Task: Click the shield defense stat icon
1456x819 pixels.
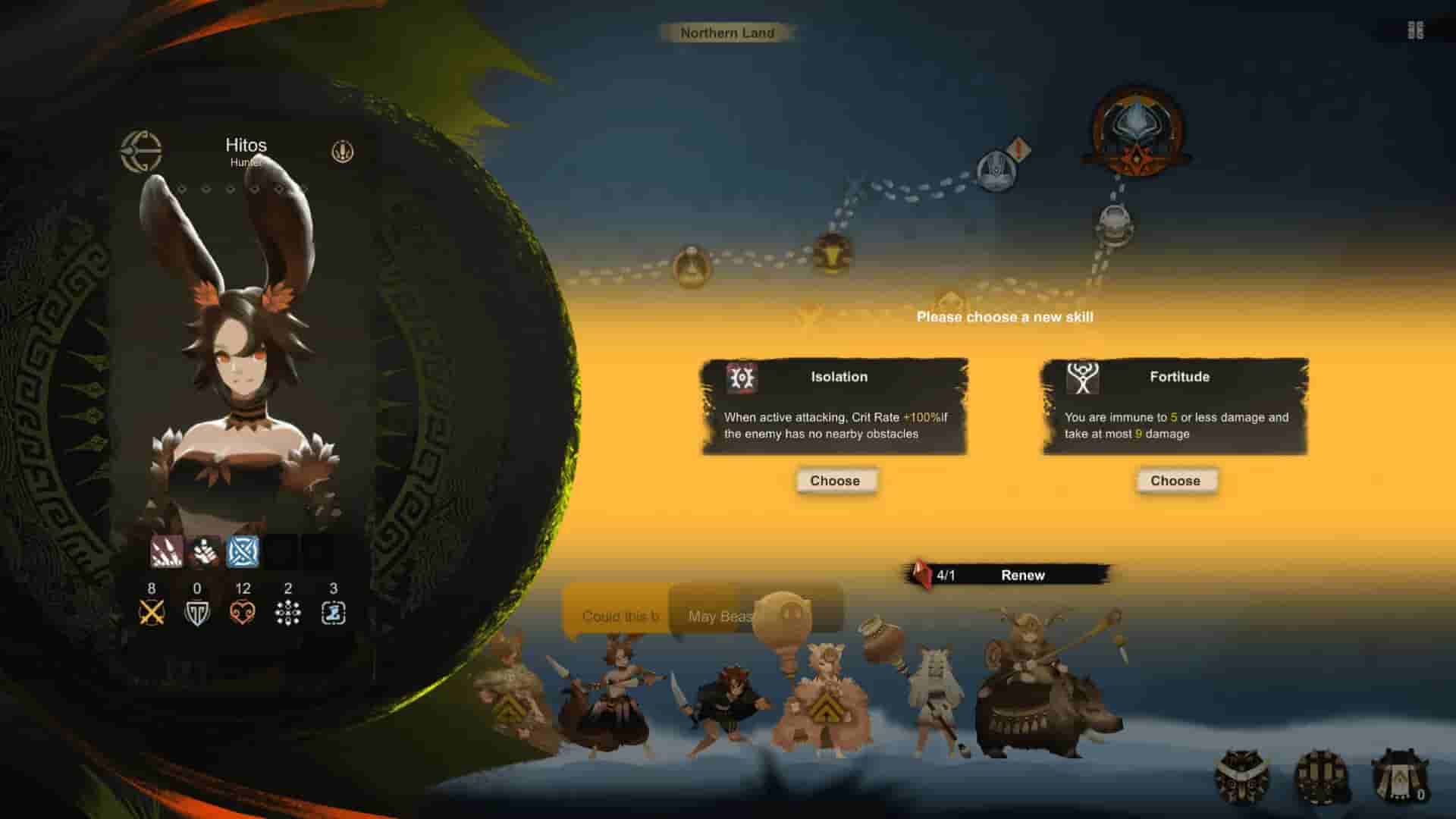Action: tap(198, 613)
